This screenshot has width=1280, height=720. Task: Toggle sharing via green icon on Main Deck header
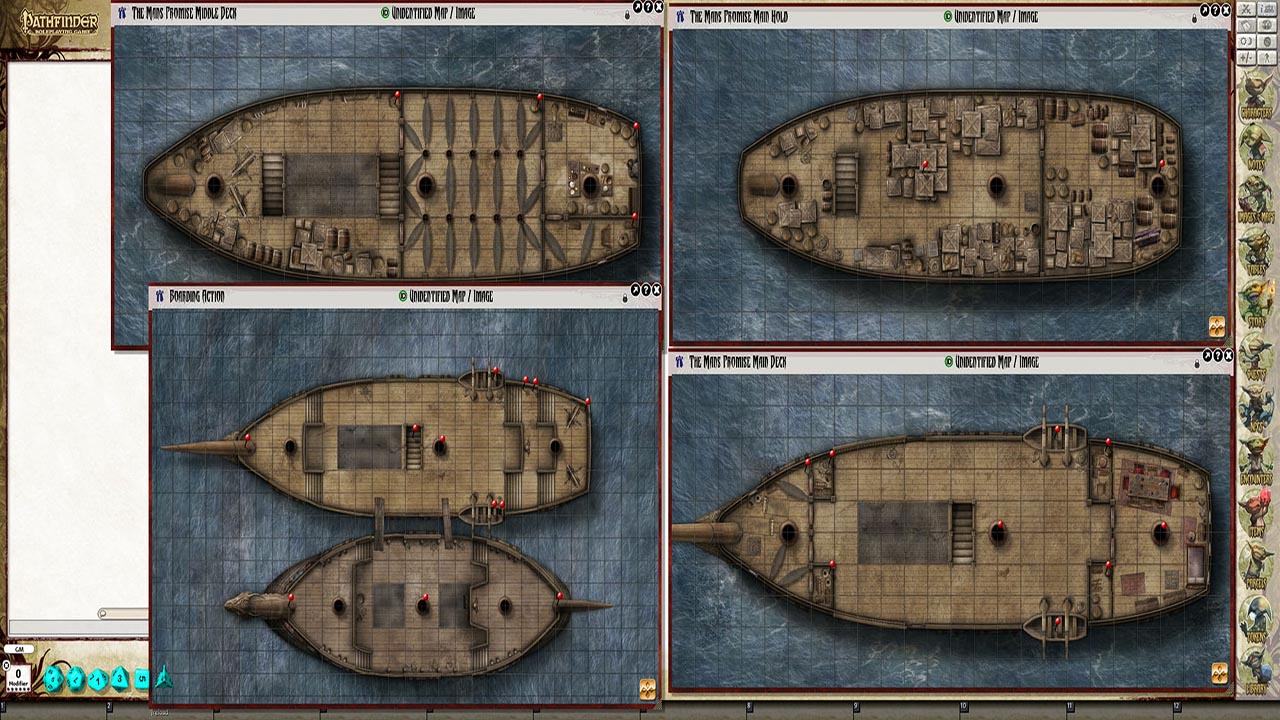point(949,360)
